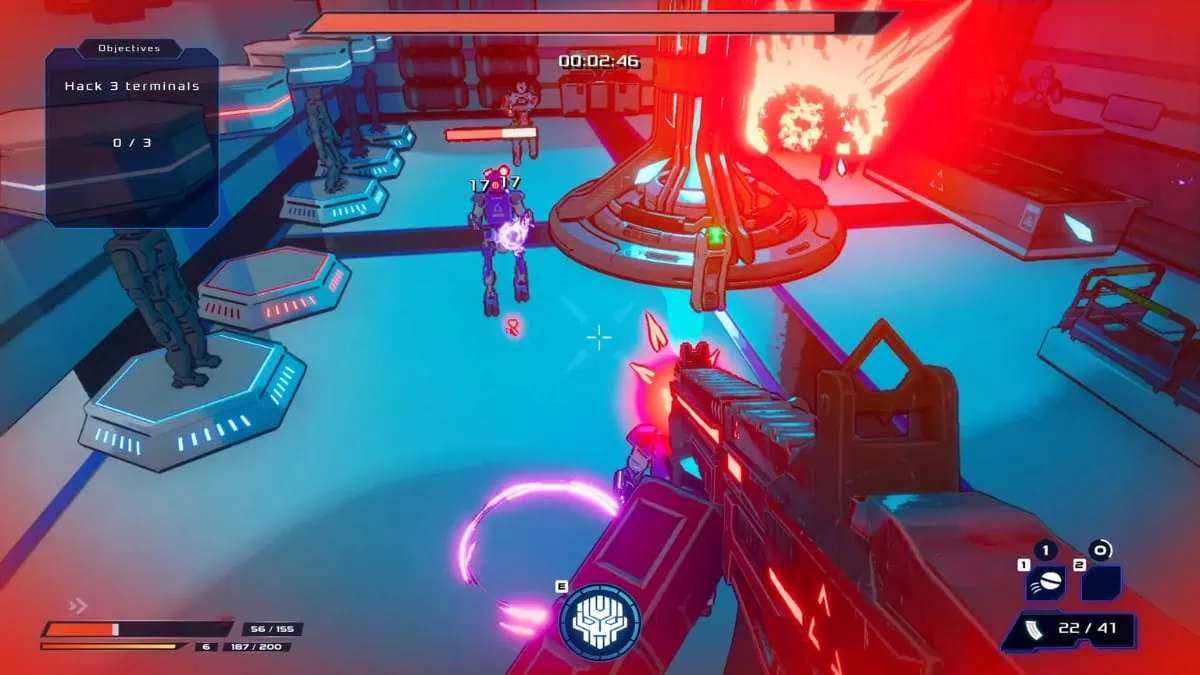Select the thrown ball item slot
This screenshot has height=675, width=1200.
1045,583
